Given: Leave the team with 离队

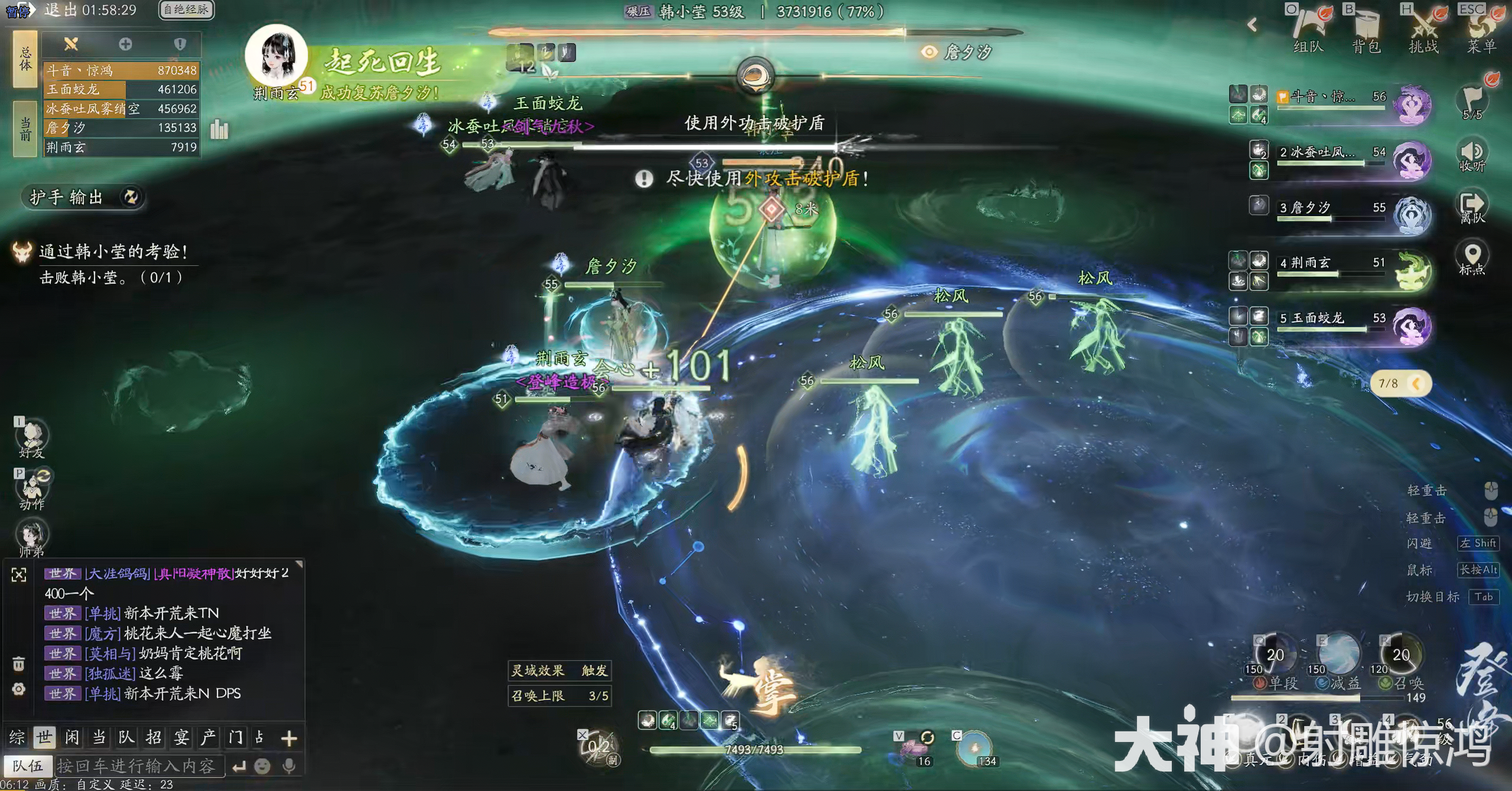Looking at the screenshot, I should pos(1472,207).
